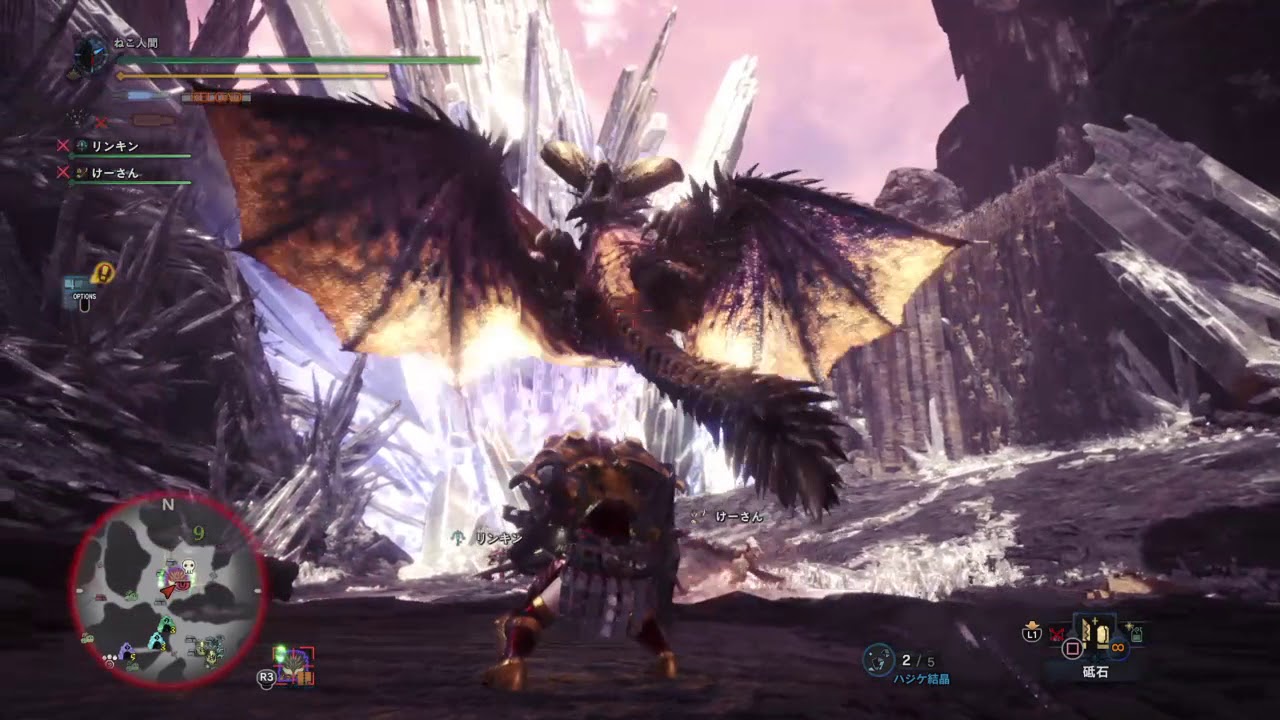
Task: Open the circular minimap
Action: pos(168,590)
